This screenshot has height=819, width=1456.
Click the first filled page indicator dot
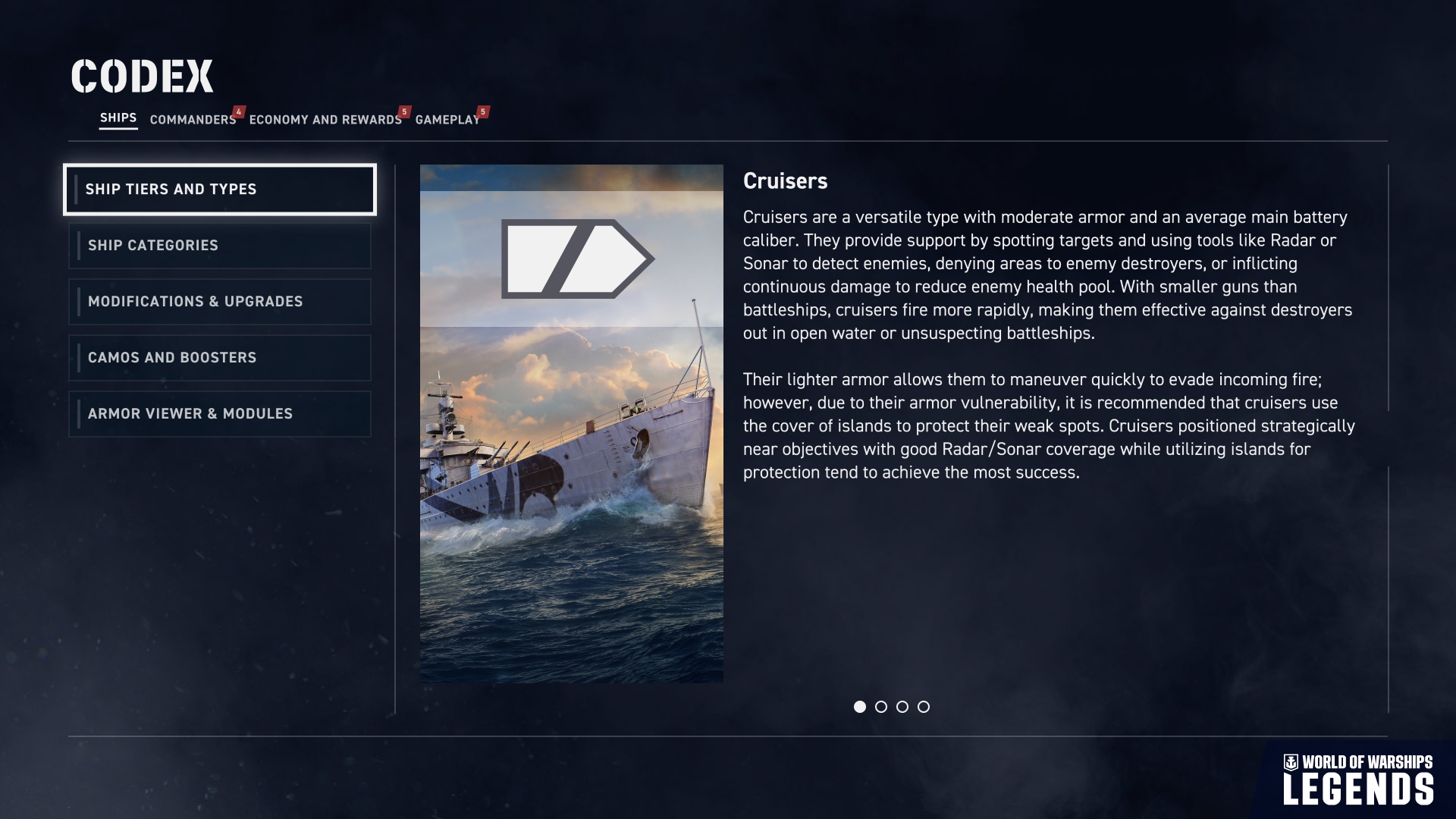point(860,707)
